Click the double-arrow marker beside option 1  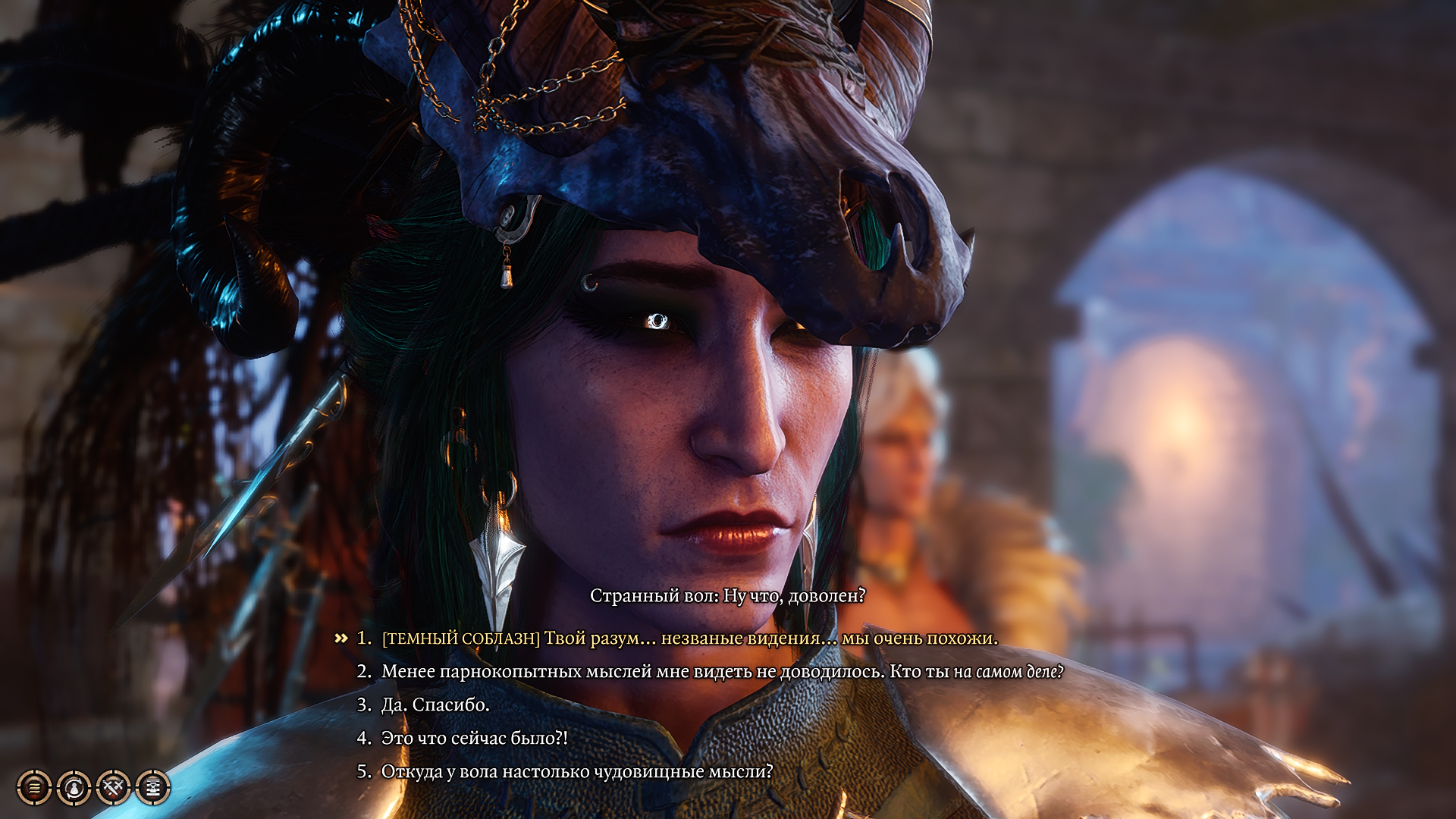pos(342,639)
